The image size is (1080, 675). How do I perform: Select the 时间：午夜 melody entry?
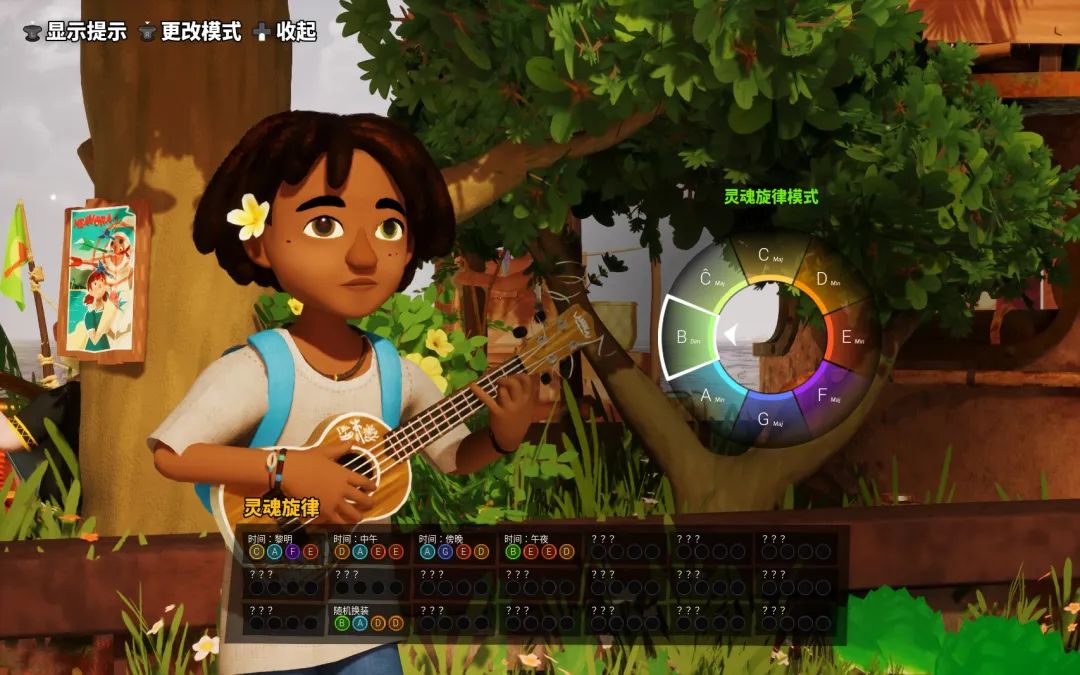point(540,546)
